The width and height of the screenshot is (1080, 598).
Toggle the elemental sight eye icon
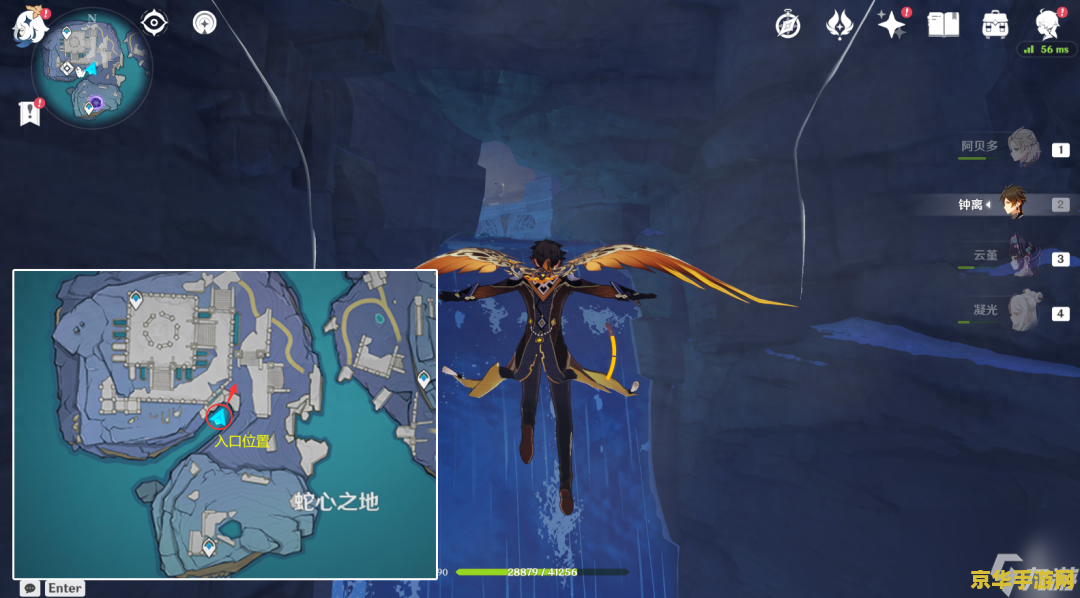coord(154,22)
